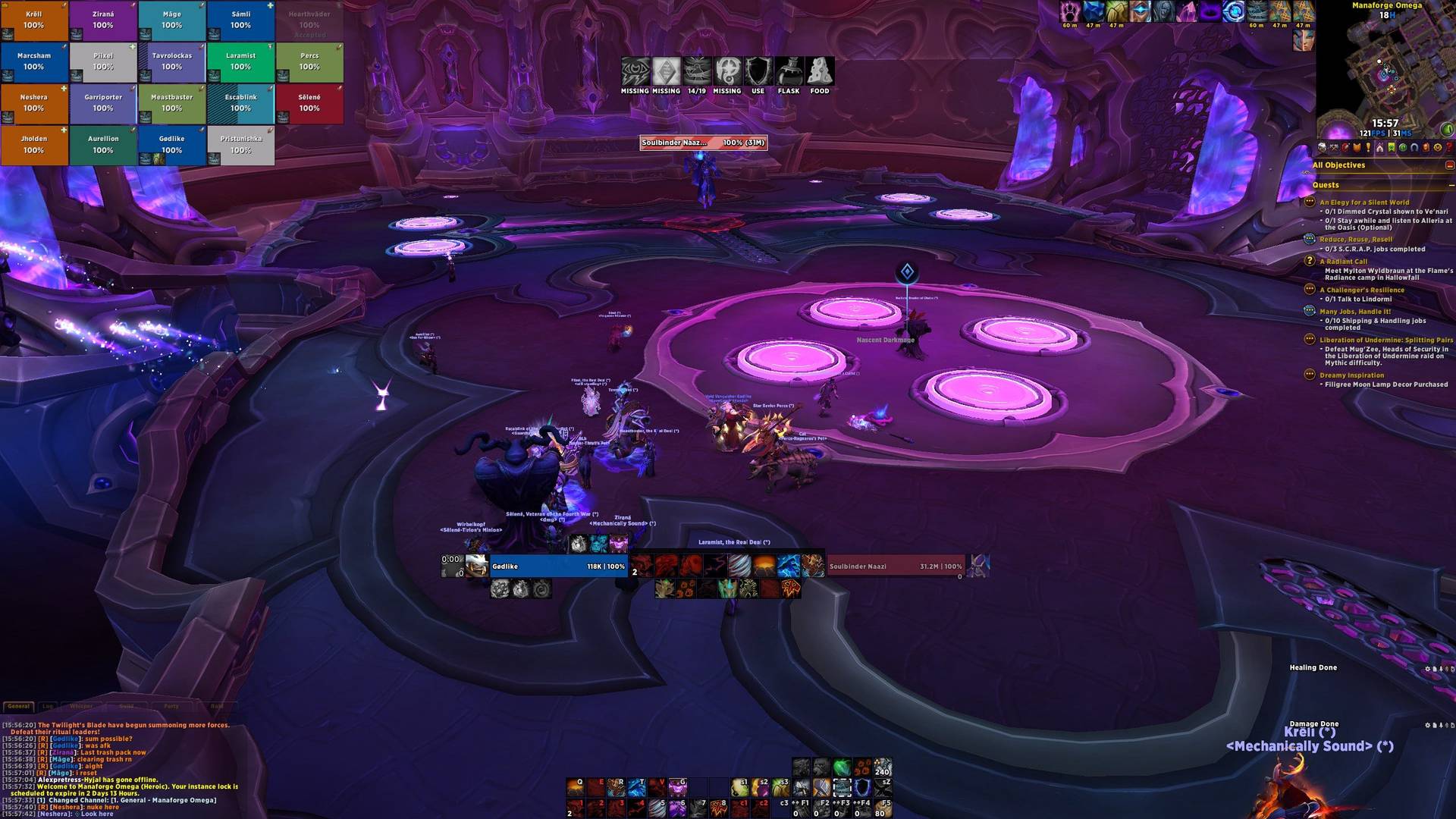Click the Soulbinder Naazi target frame
This screenshot has width=1456, height=819.
895,566
